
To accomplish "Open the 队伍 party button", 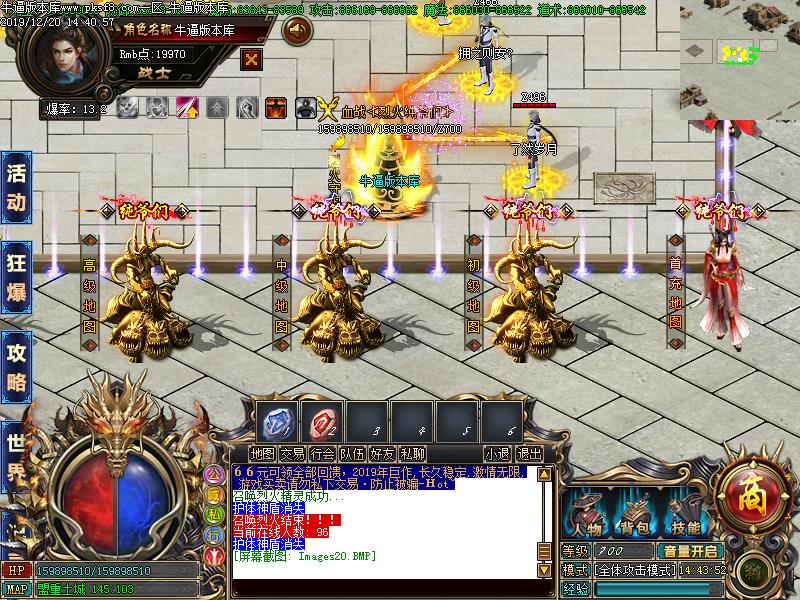I will coord(352,454).
